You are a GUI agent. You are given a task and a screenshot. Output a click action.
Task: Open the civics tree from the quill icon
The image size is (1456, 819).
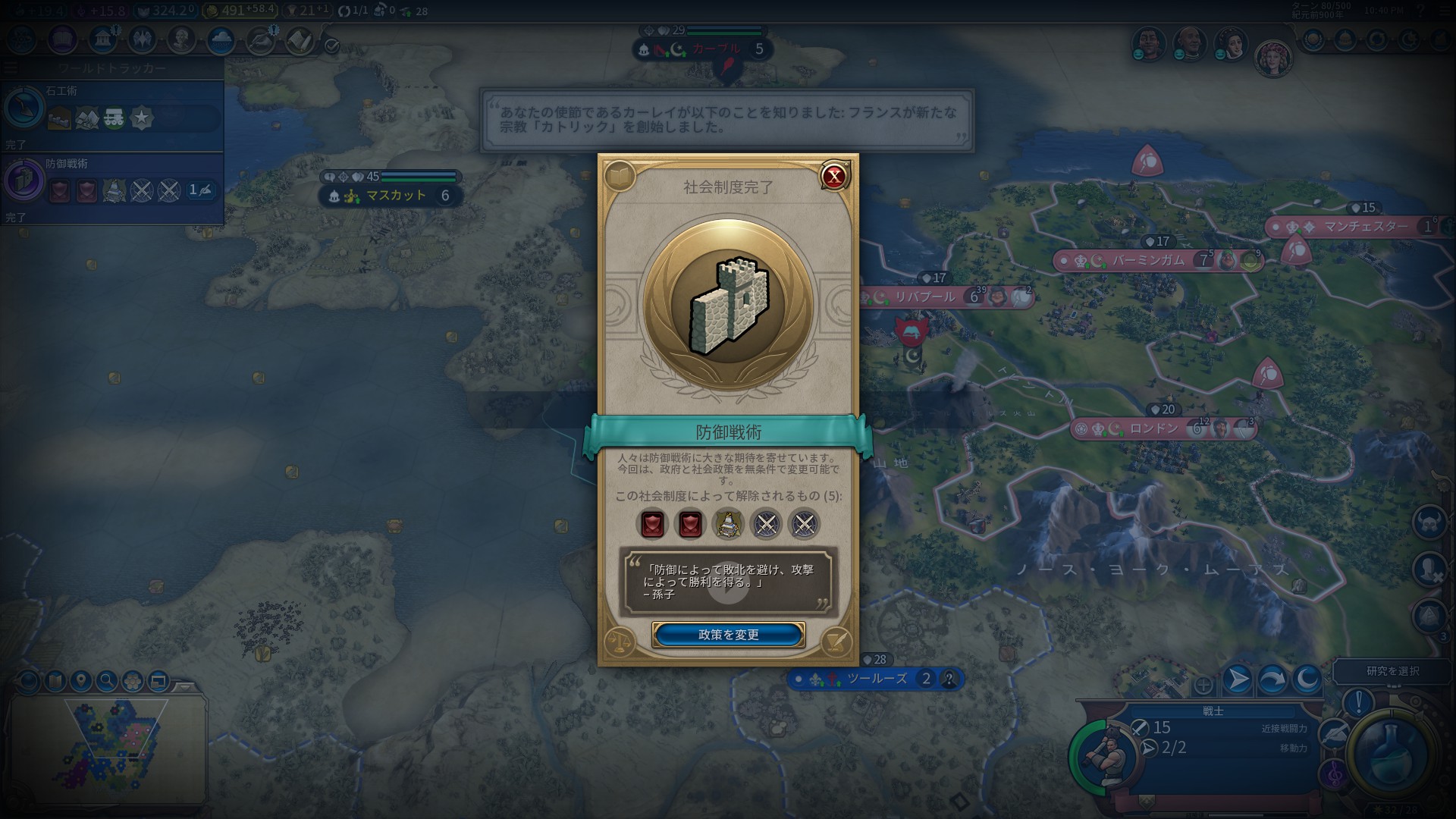837,643
